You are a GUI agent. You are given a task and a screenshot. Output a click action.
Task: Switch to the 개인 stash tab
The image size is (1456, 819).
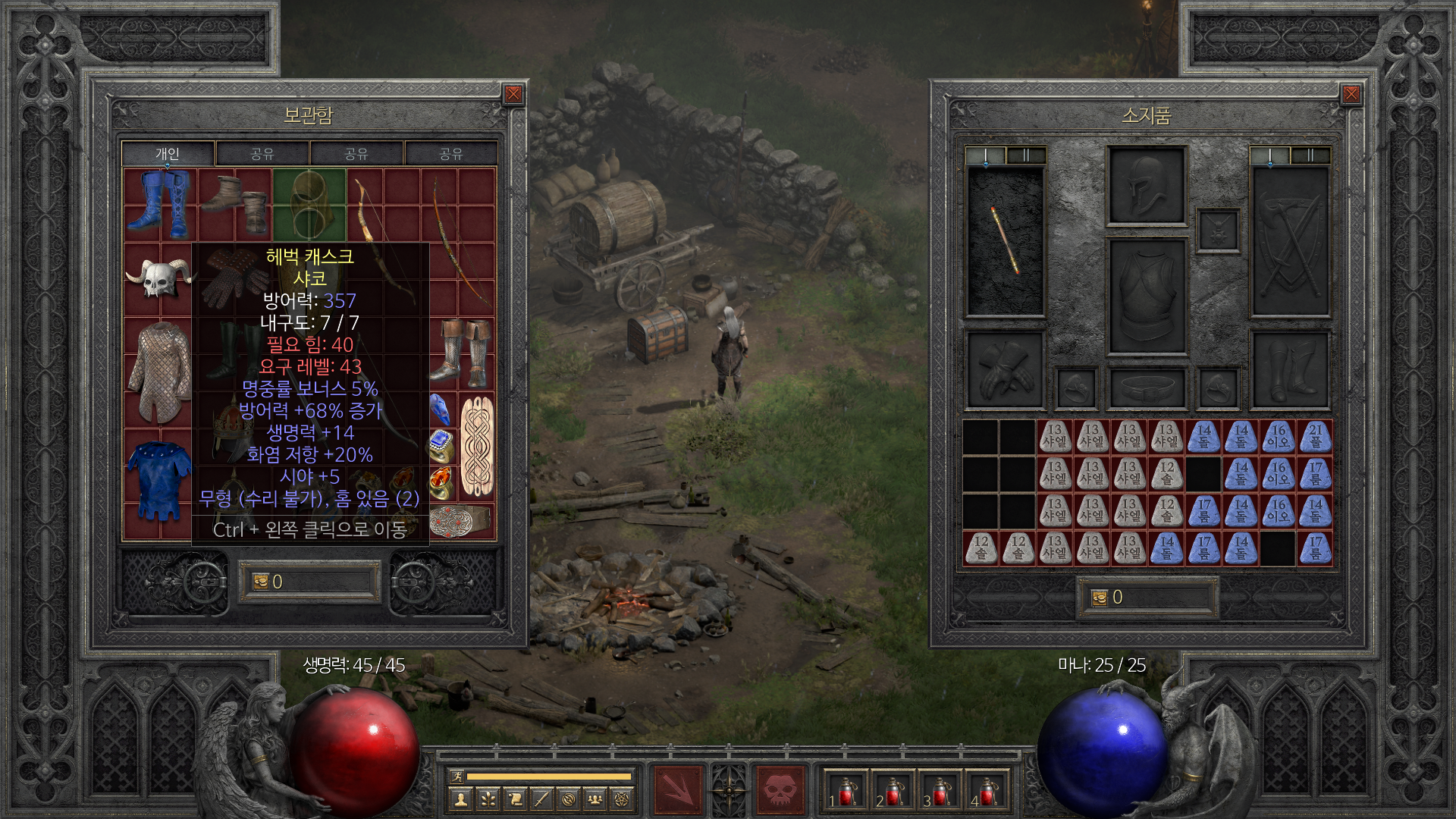(x=168, y=154)
